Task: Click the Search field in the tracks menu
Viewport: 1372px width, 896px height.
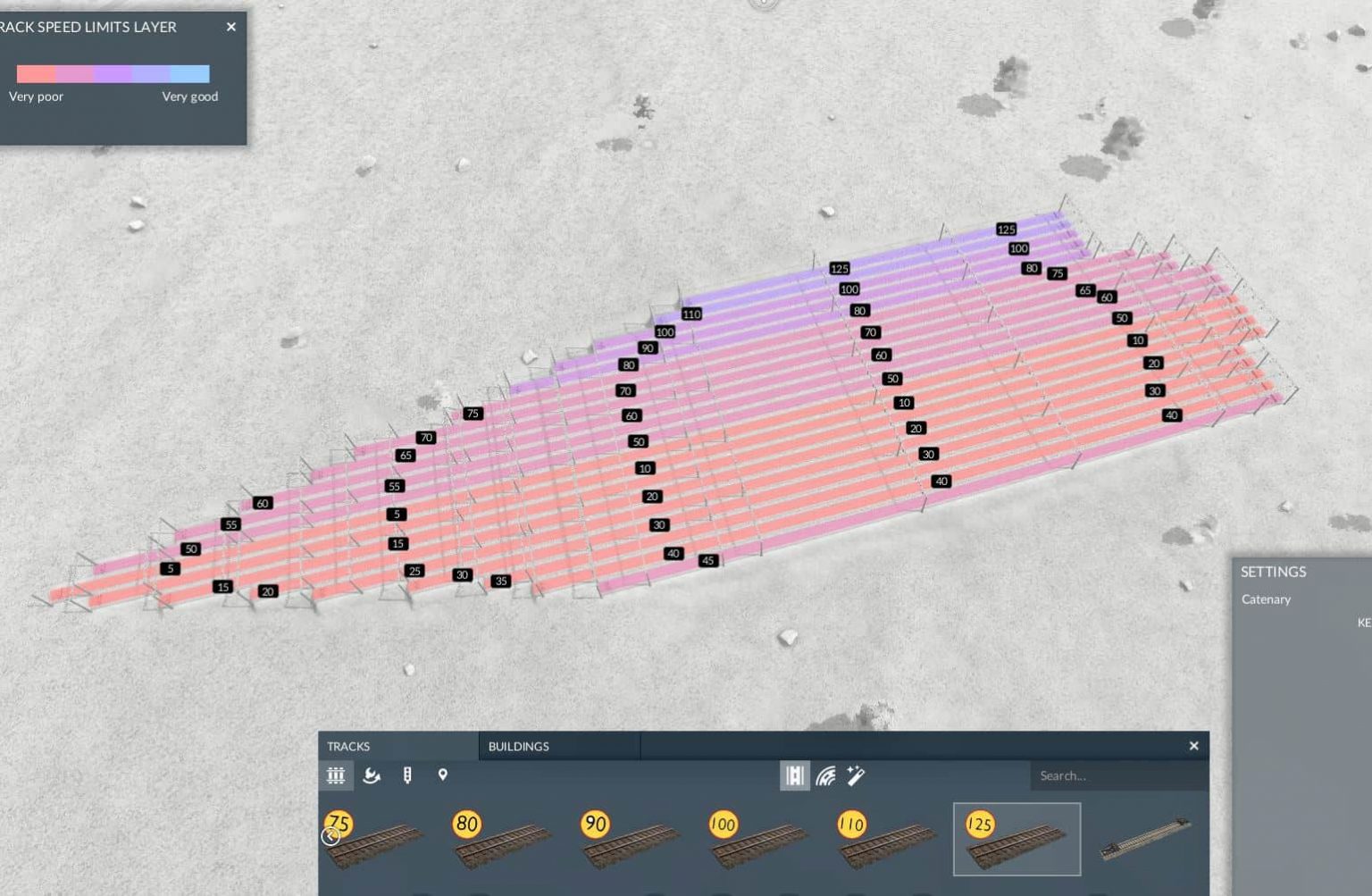Action: coord(1117,775)
